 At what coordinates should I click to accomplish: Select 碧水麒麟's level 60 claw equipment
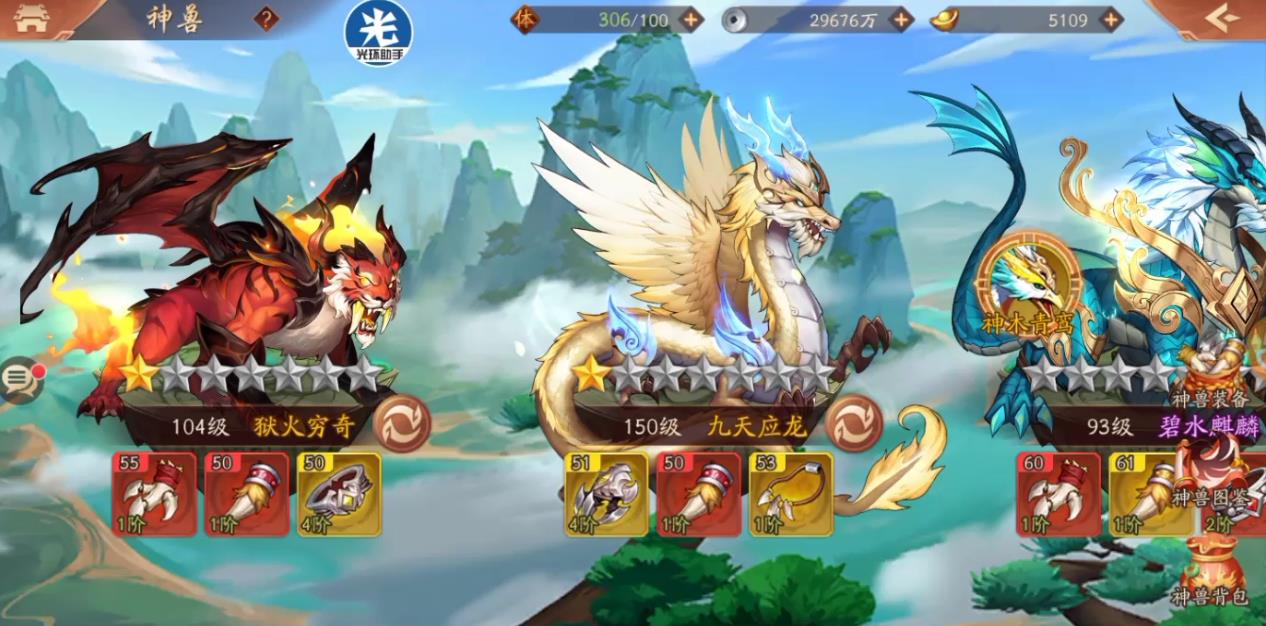pos(1058,494)
